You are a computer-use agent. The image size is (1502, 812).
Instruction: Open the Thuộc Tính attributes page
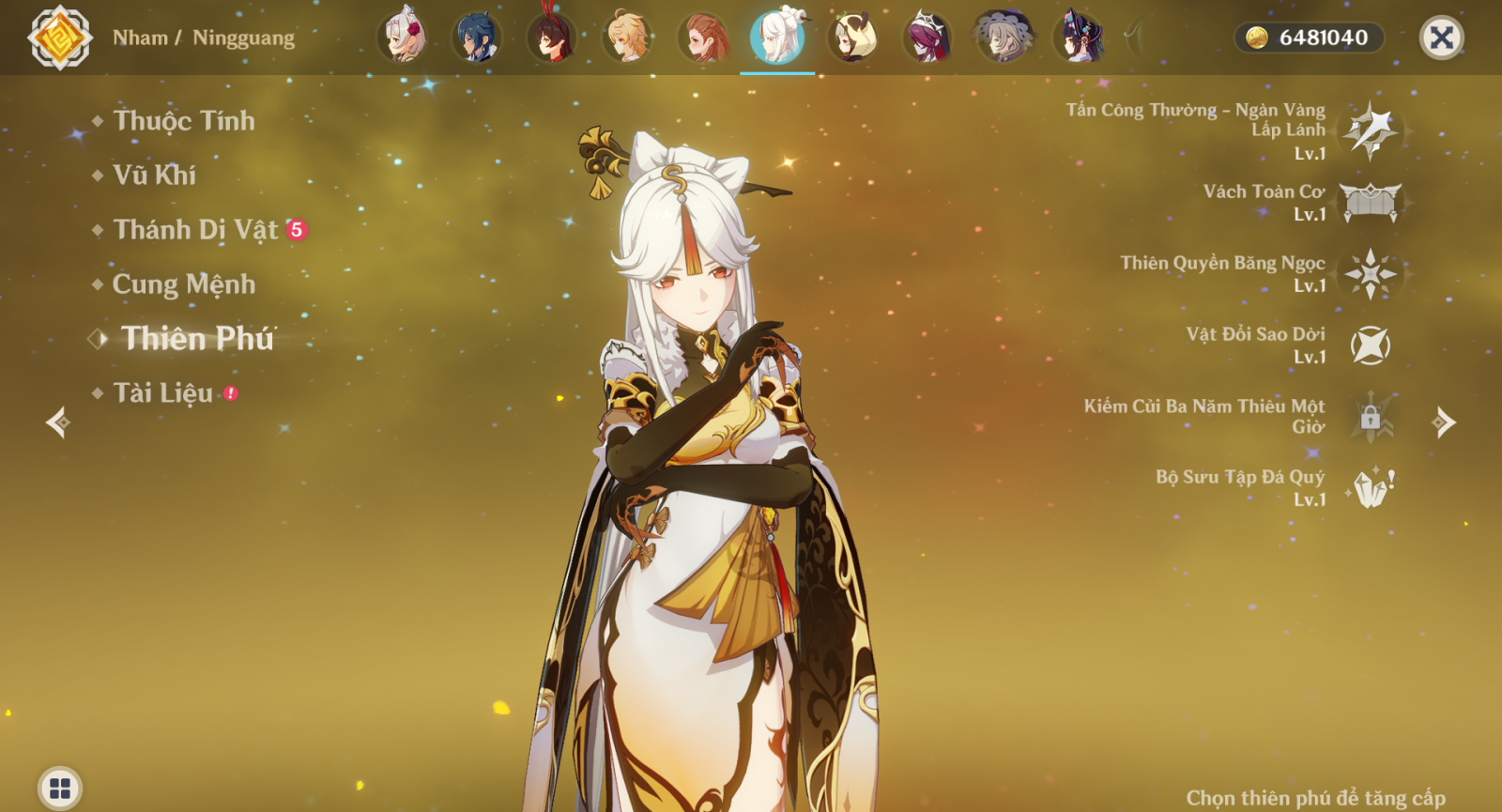(x=184, y=121)
